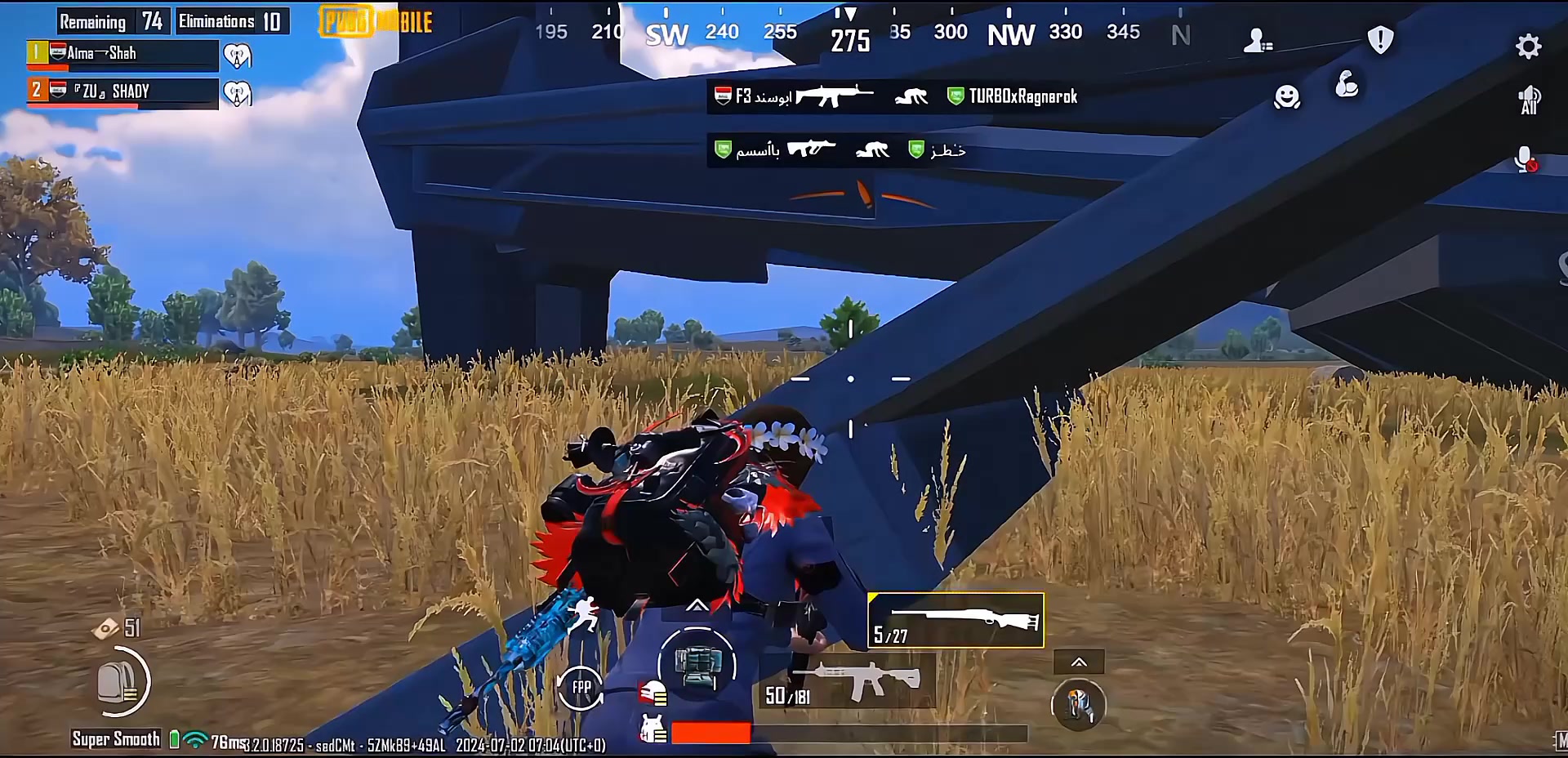The width and height of the screenshot is (1568, 758).
Task: Select the shotgun weapon slot
Action: [x=955, y=621]
